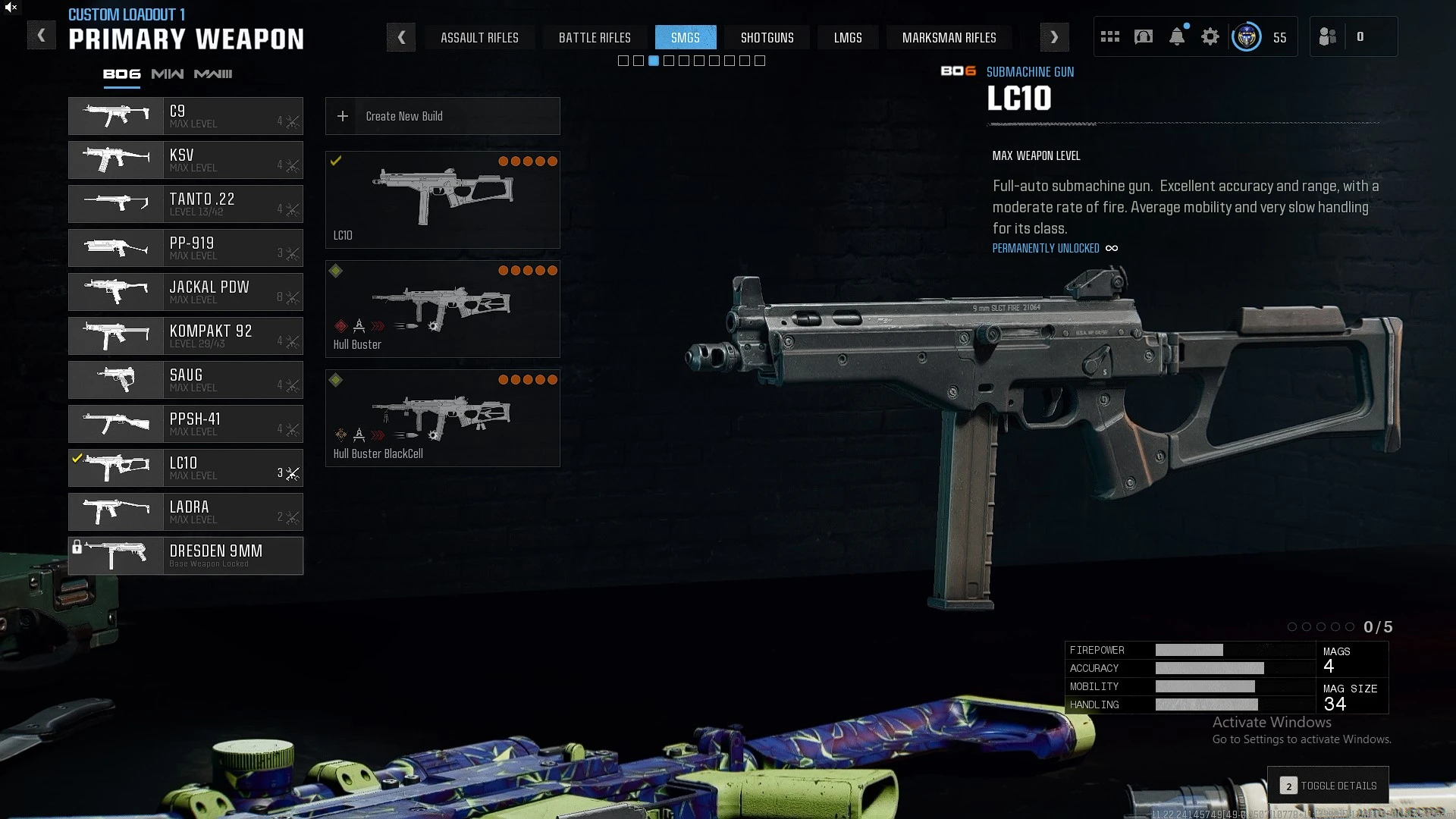Image resolution: width=1456 pixels, height=819 pixels.
Task: Click Create New Build
Action: pos(443,116)
